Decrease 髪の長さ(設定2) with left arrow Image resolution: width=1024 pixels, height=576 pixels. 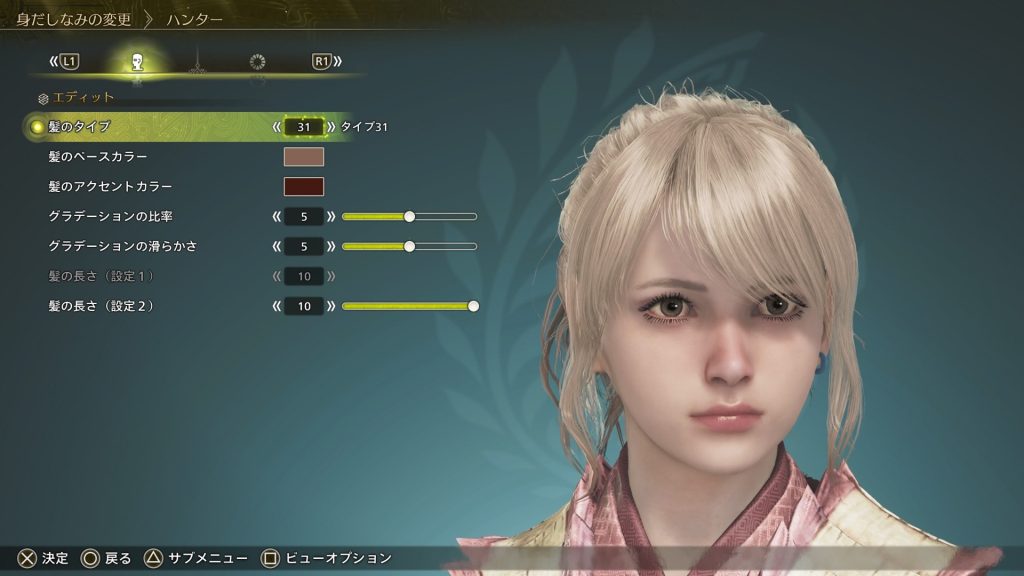click(x=276, y=306)
